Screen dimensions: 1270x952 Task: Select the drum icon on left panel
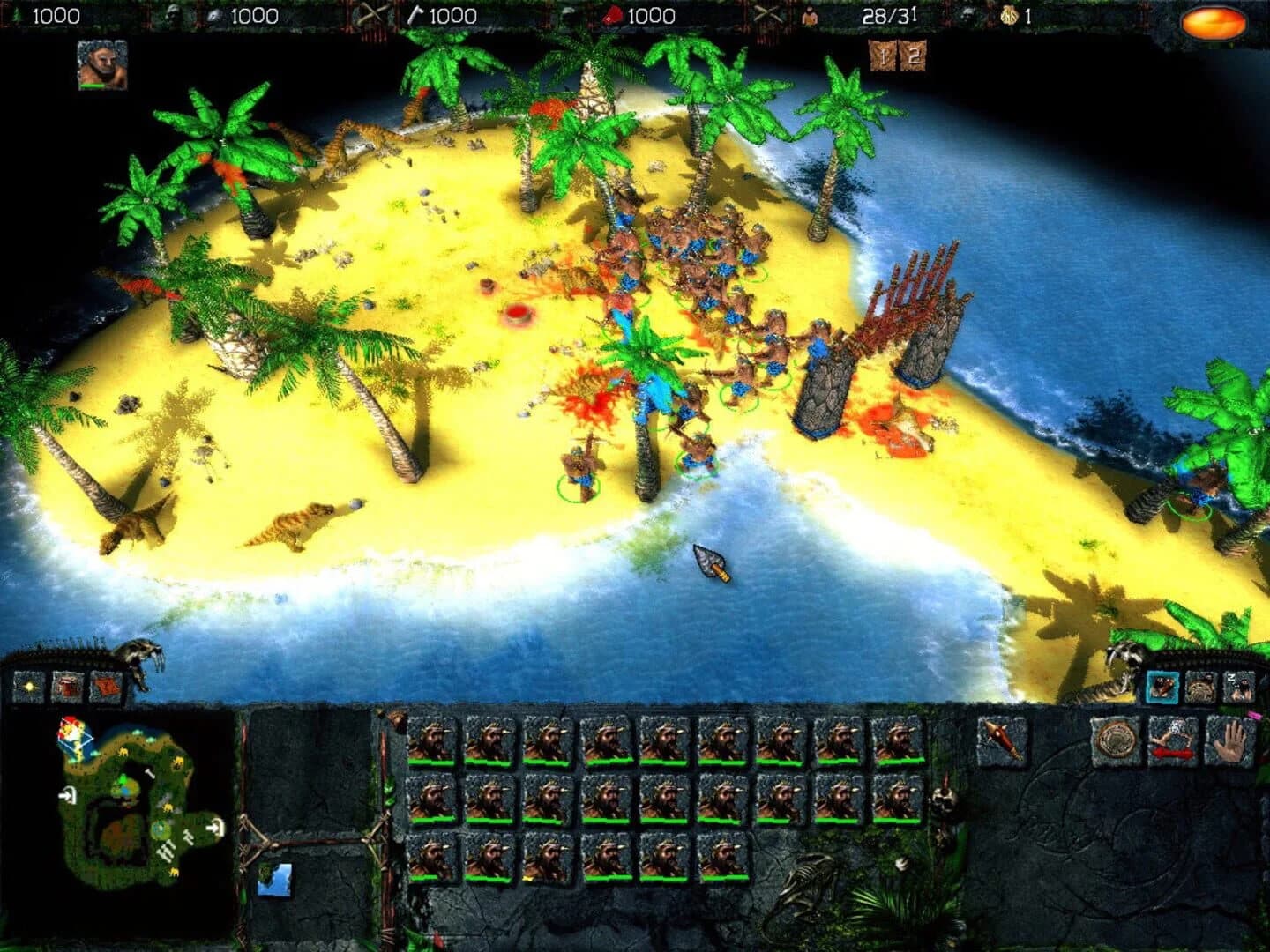click(67, 686)
